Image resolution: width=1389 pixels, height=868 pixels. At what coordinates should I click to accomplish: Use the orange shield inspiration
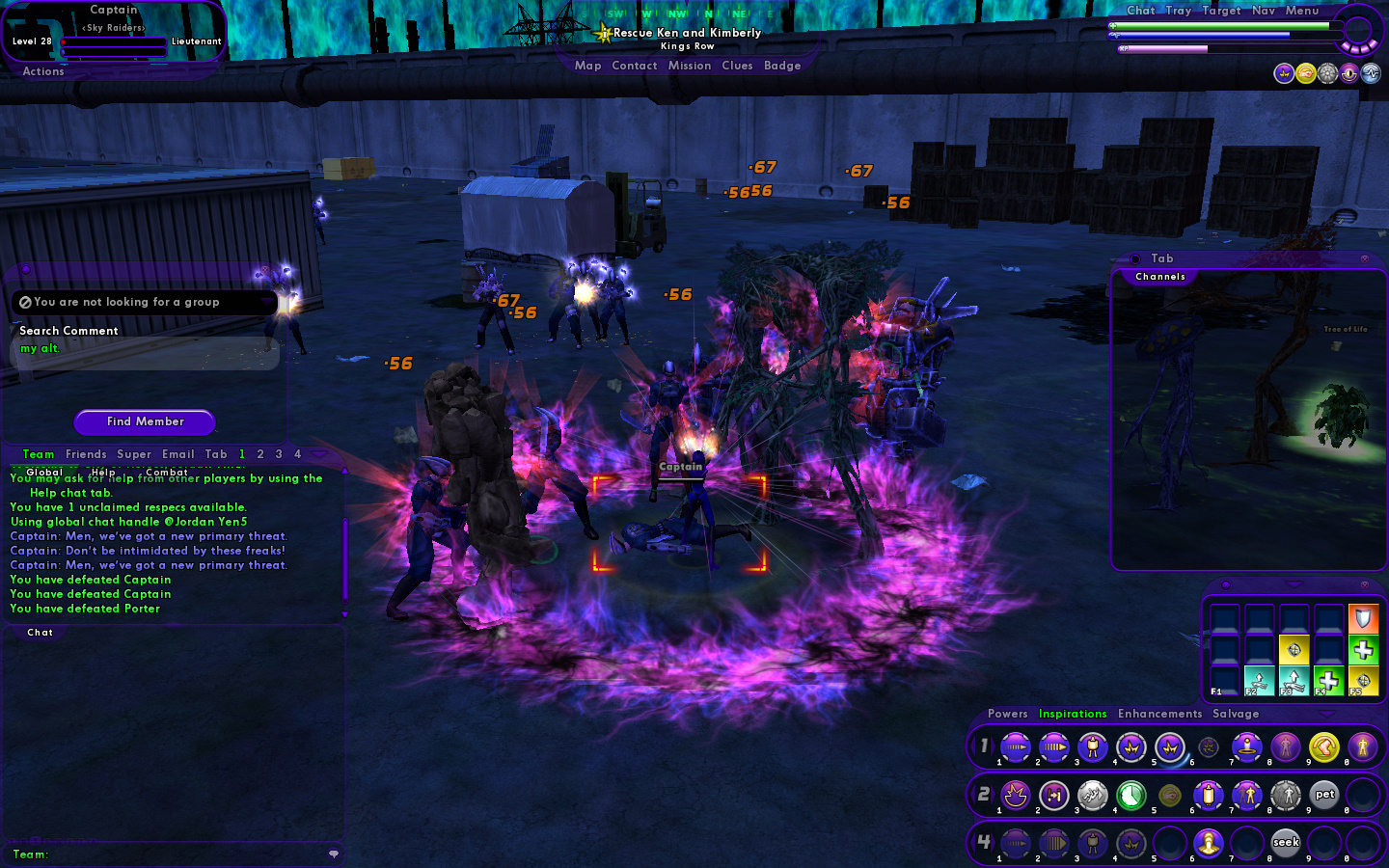tap(1363, 617)
